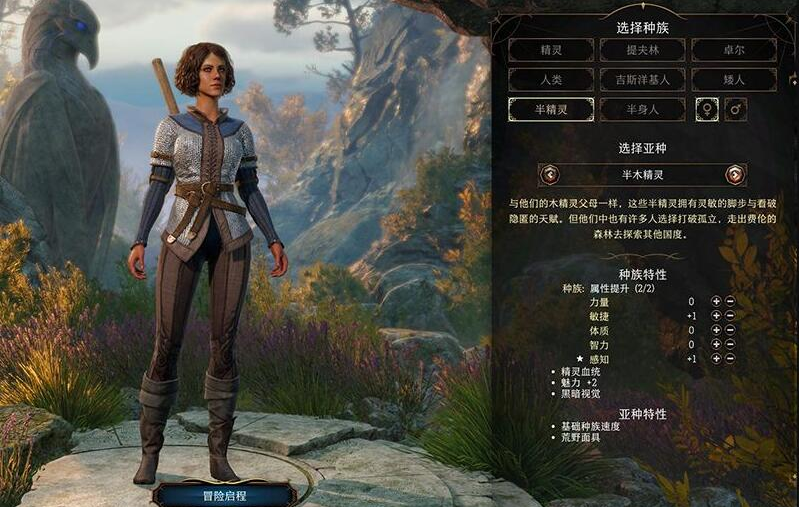Switch to the male gender symbol
The image size is (799, 507).
click(x=736, y=109)
